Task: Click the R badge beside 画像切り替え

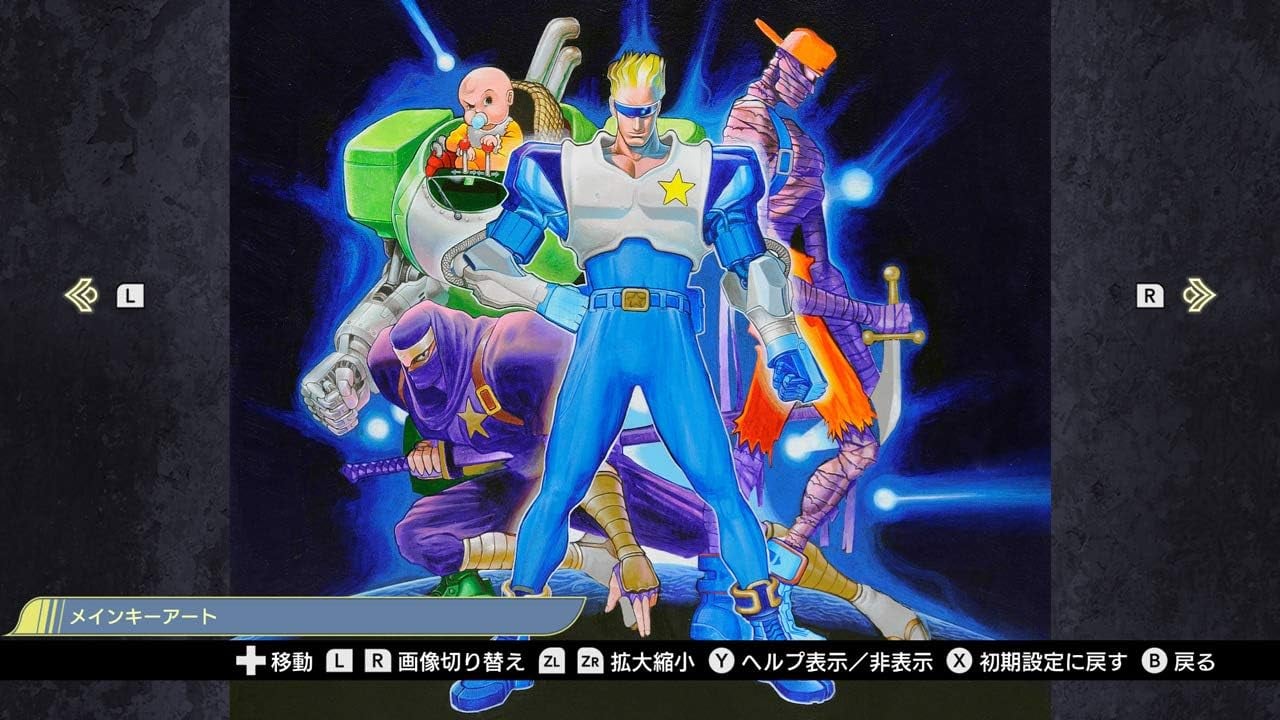Action: pyautogui.click(x=376, y=660)
